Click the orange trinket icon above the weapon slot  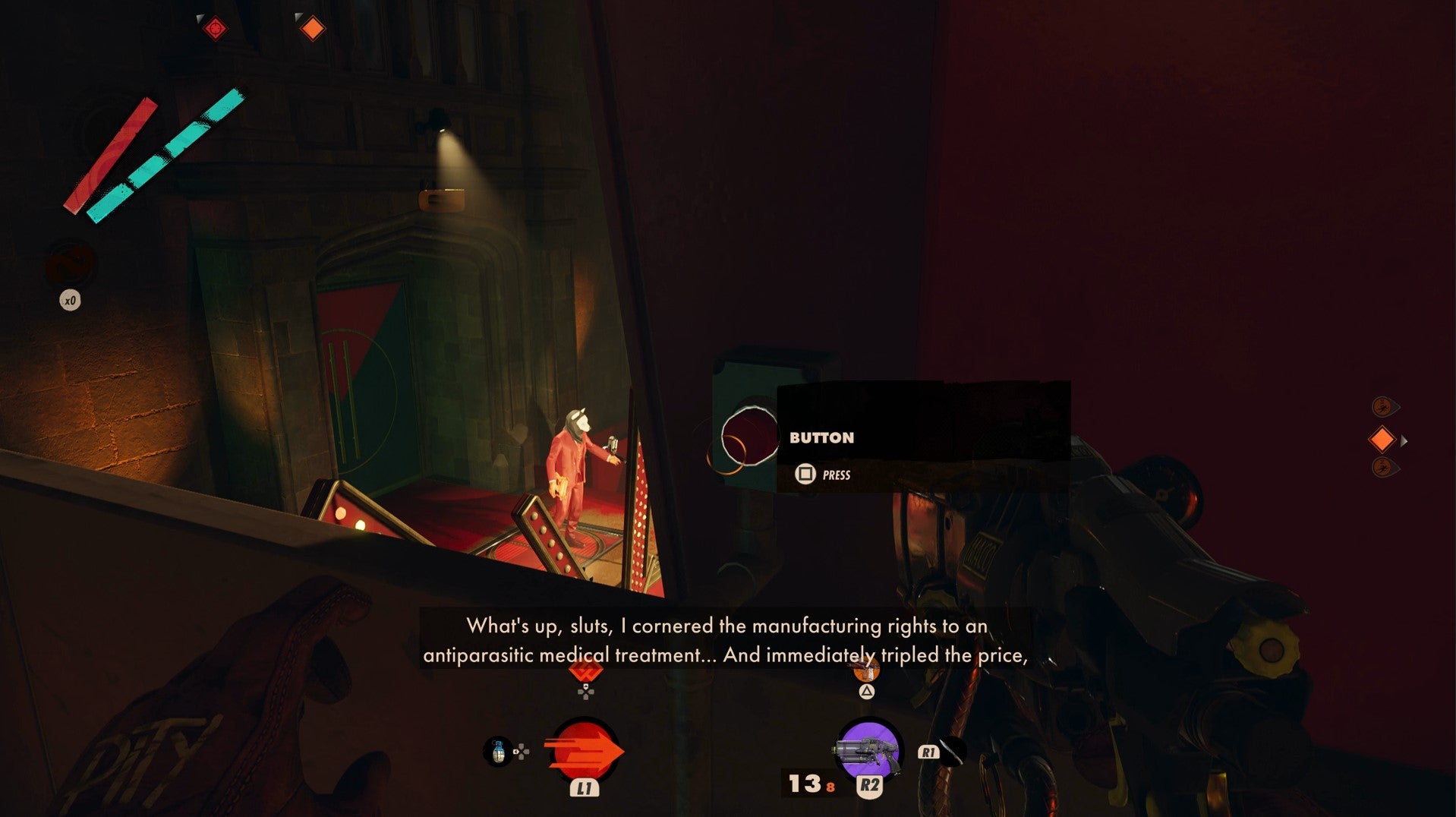point(867,671)
